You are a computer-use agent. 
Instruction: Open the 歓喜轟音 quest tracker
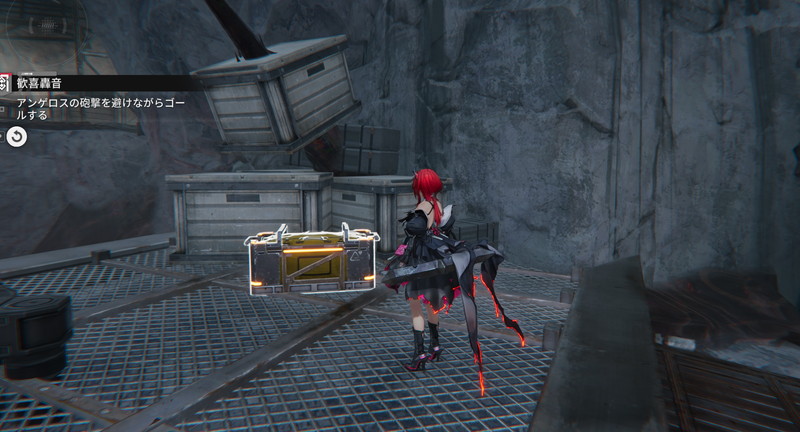coord(38,83)
